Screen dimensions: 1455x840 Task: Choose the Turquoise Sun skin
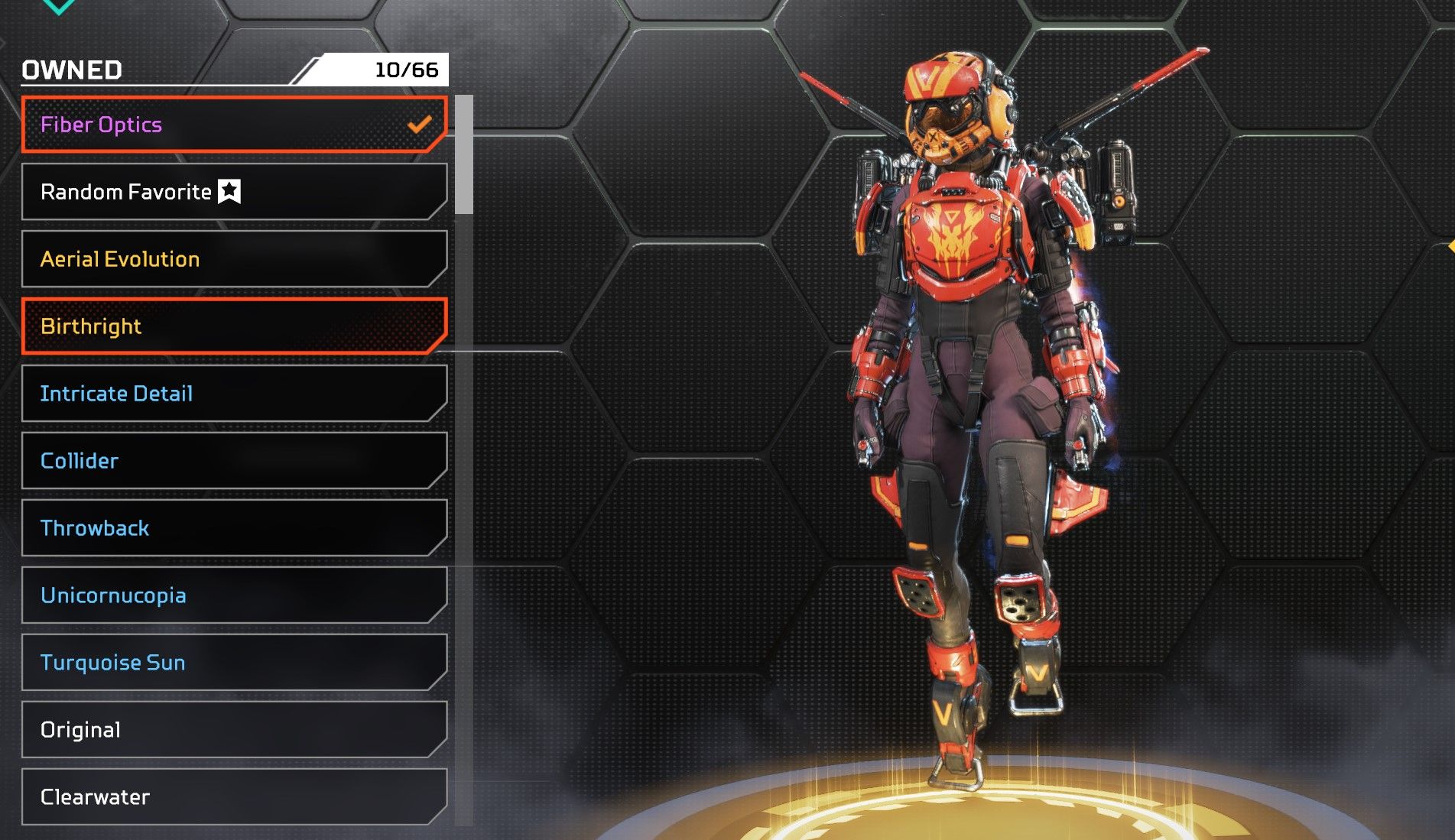pyautogui.click(x=233, y=663)
